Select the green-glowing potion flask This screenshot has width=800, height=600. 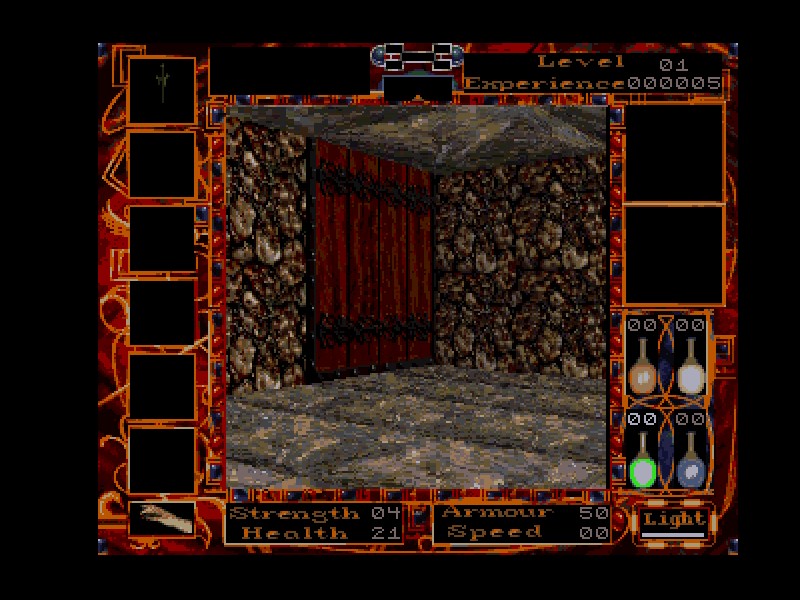point(641,460)
